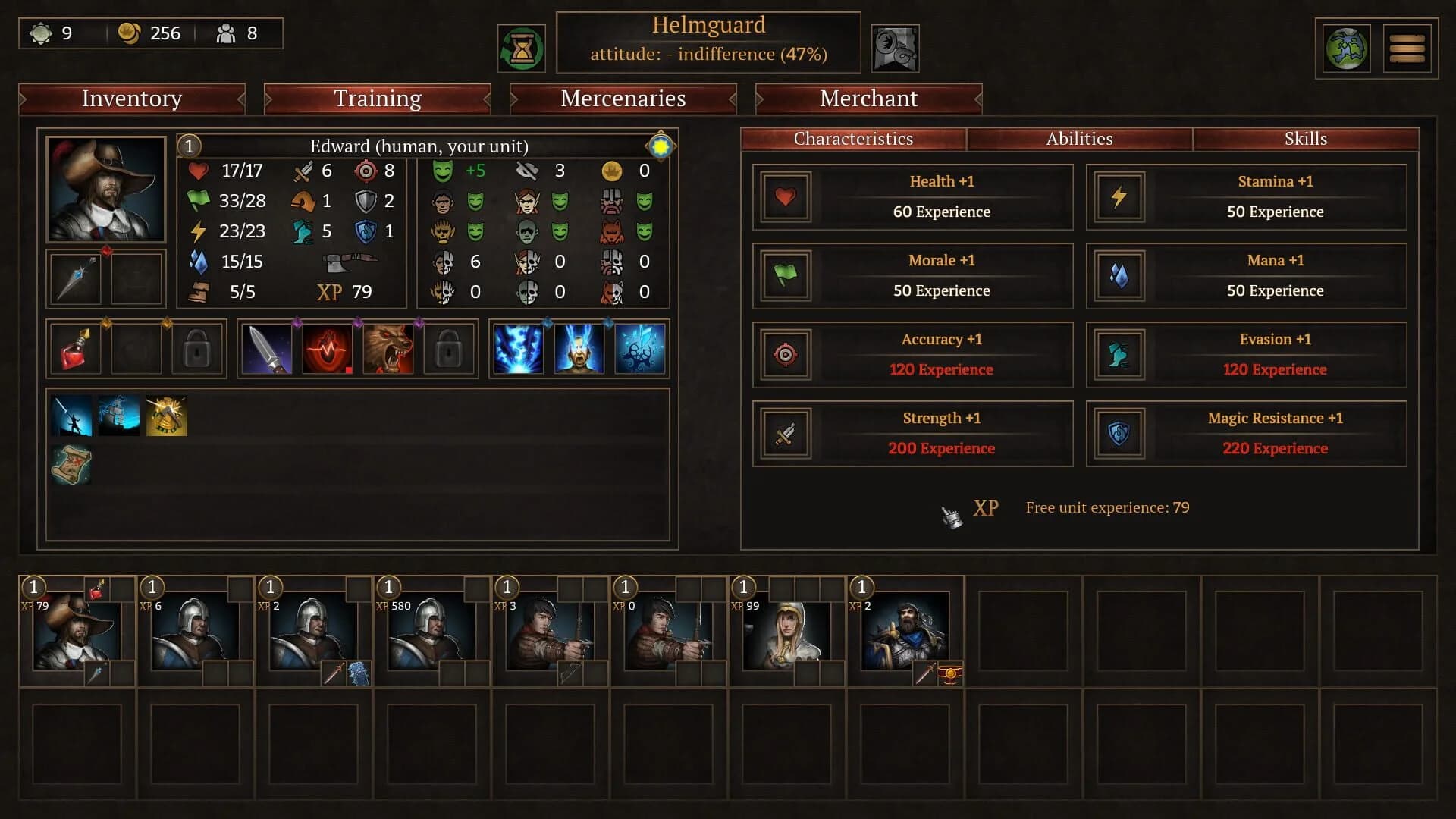Open the world map globe icon

pos(1345,48)
